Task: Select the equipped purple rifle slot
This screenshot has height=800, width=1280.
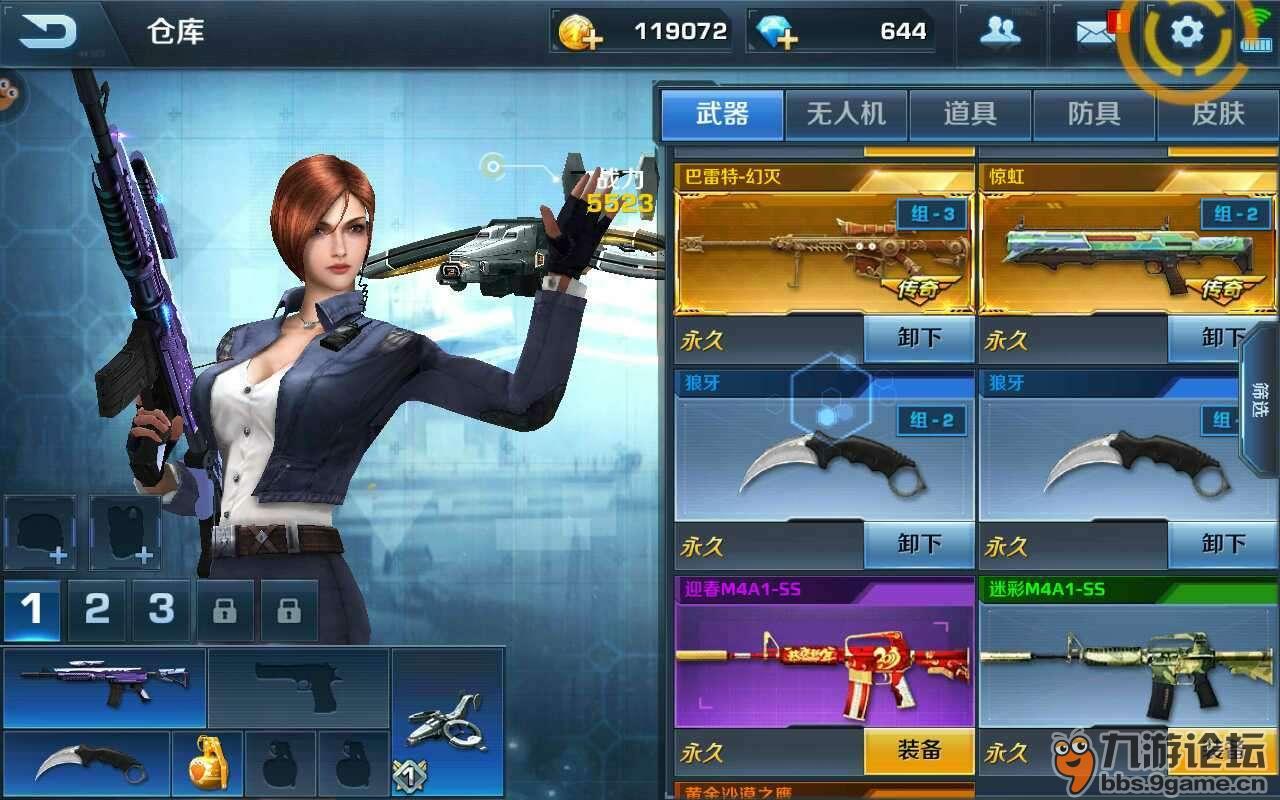Action: coord(105,687)
